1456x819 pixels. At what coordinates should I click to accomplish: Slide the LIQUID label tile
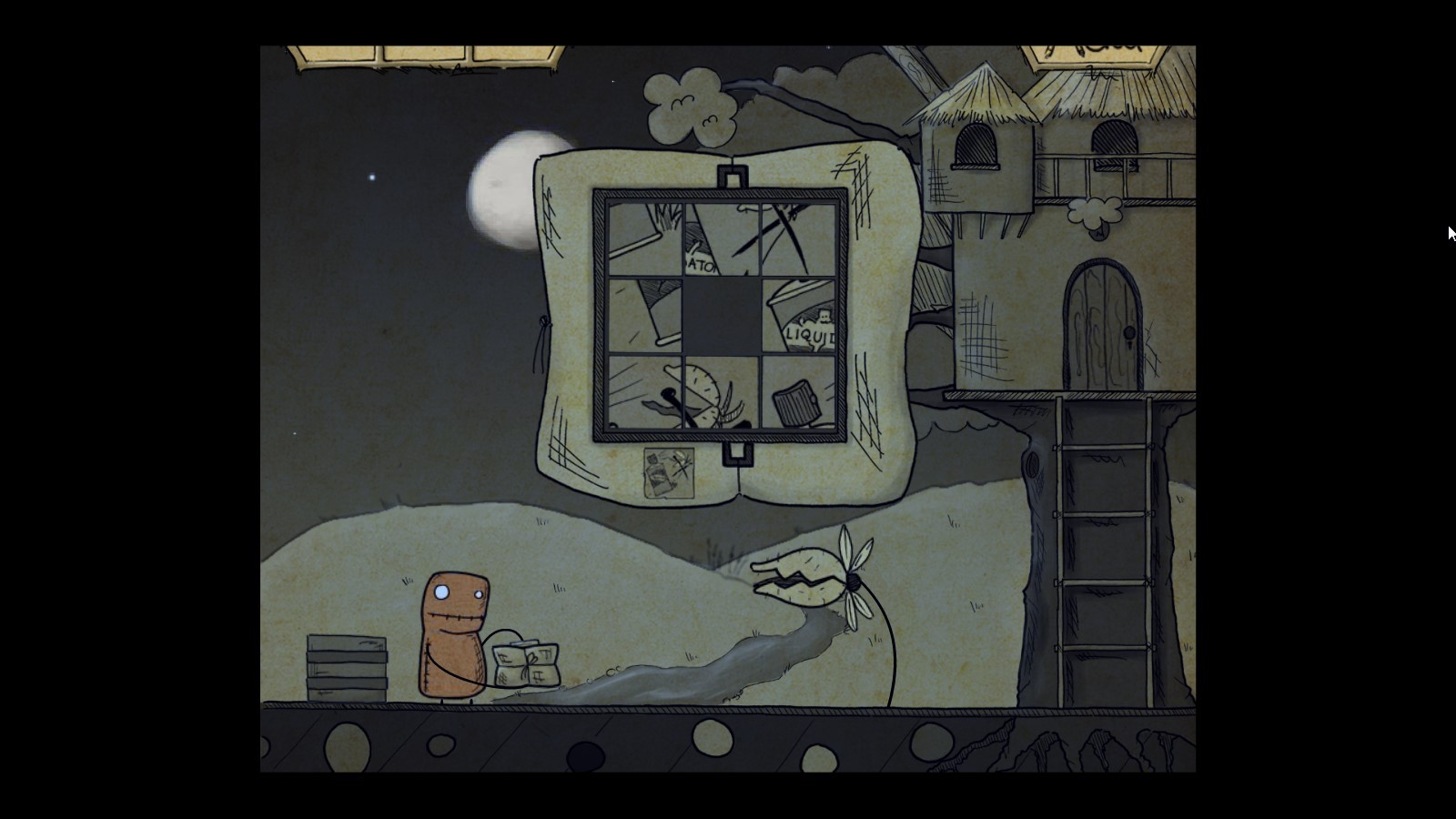pos(798,316)
